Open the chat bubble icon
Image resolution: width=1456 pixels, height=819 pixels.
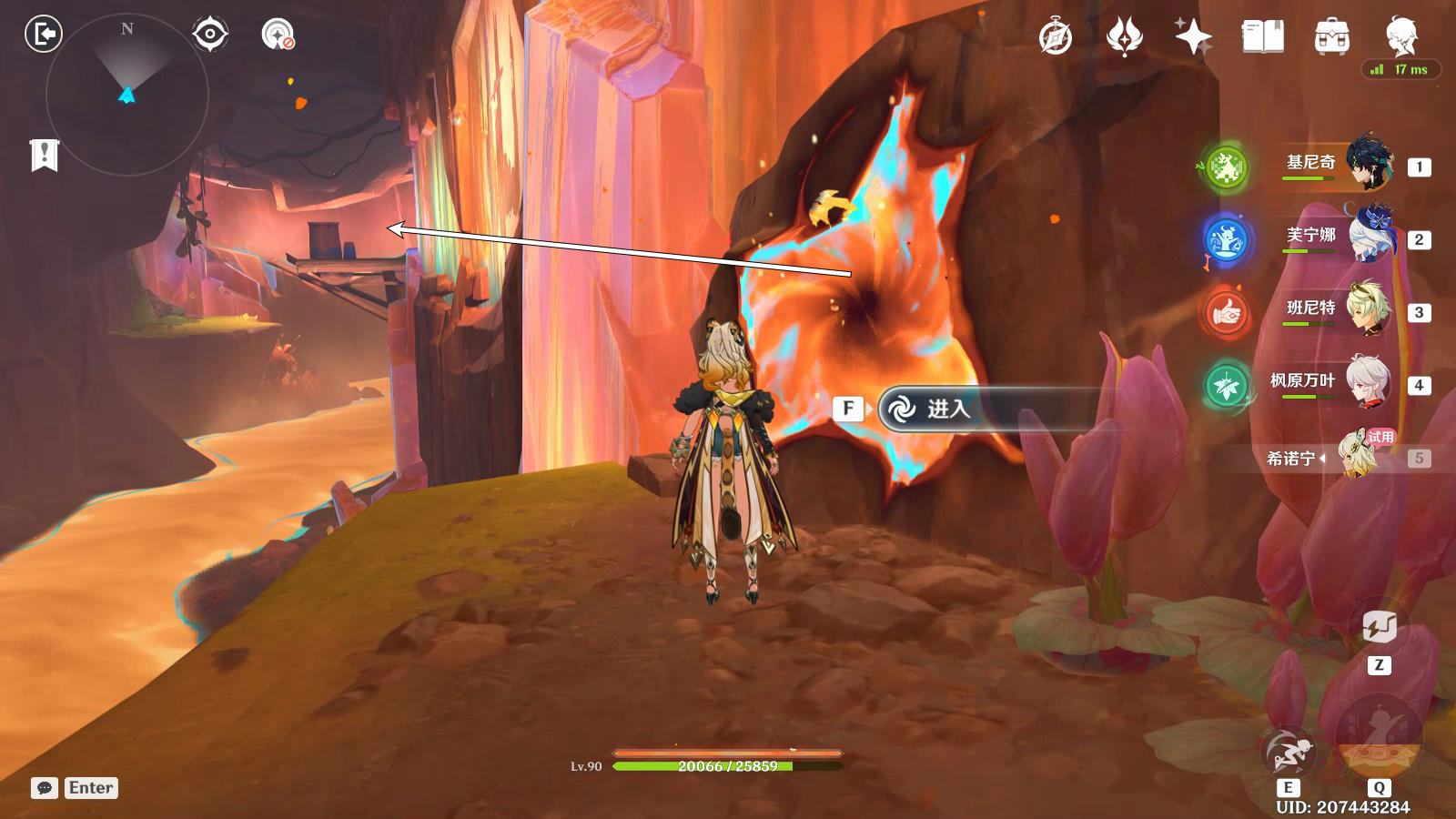click(44, 788)
